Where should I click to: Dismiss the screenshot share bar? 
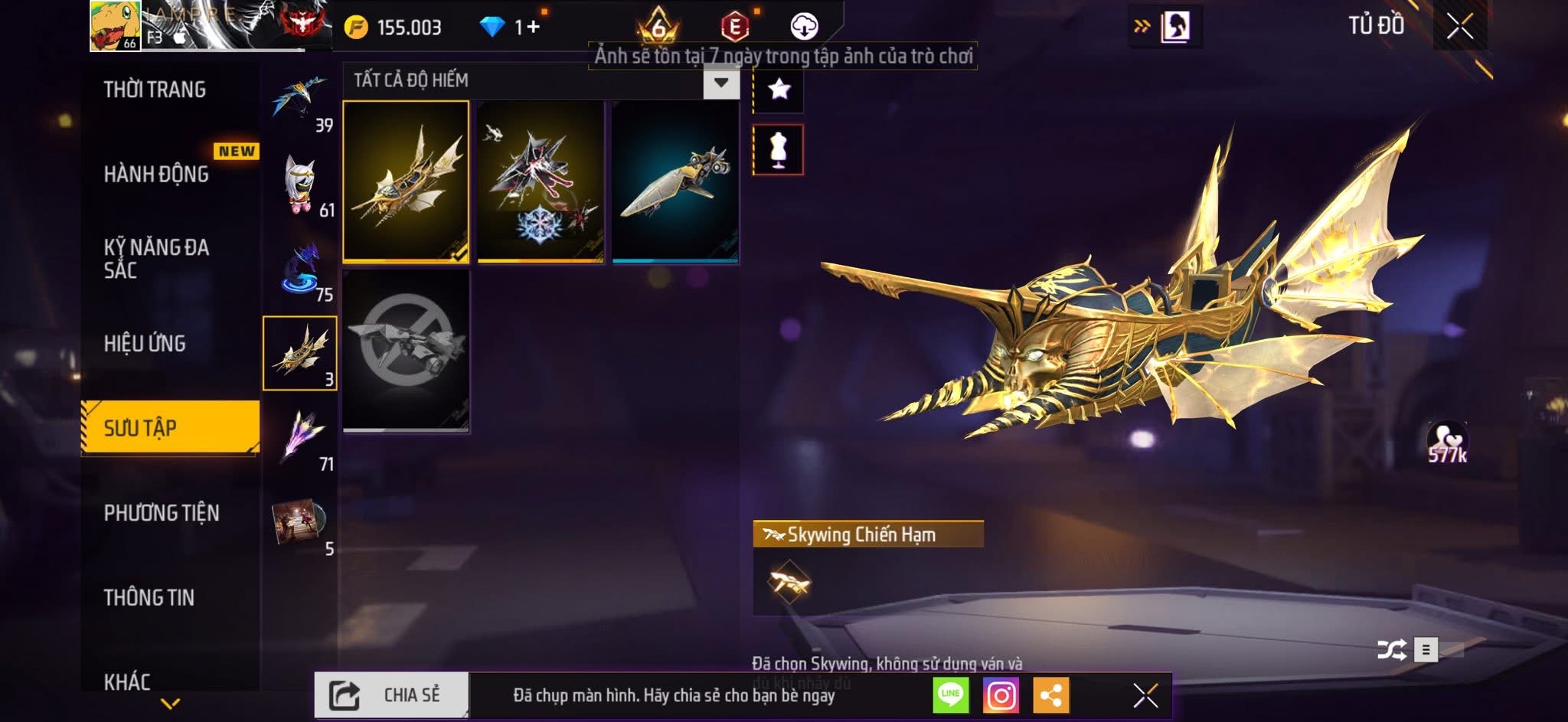(1145, 695)
